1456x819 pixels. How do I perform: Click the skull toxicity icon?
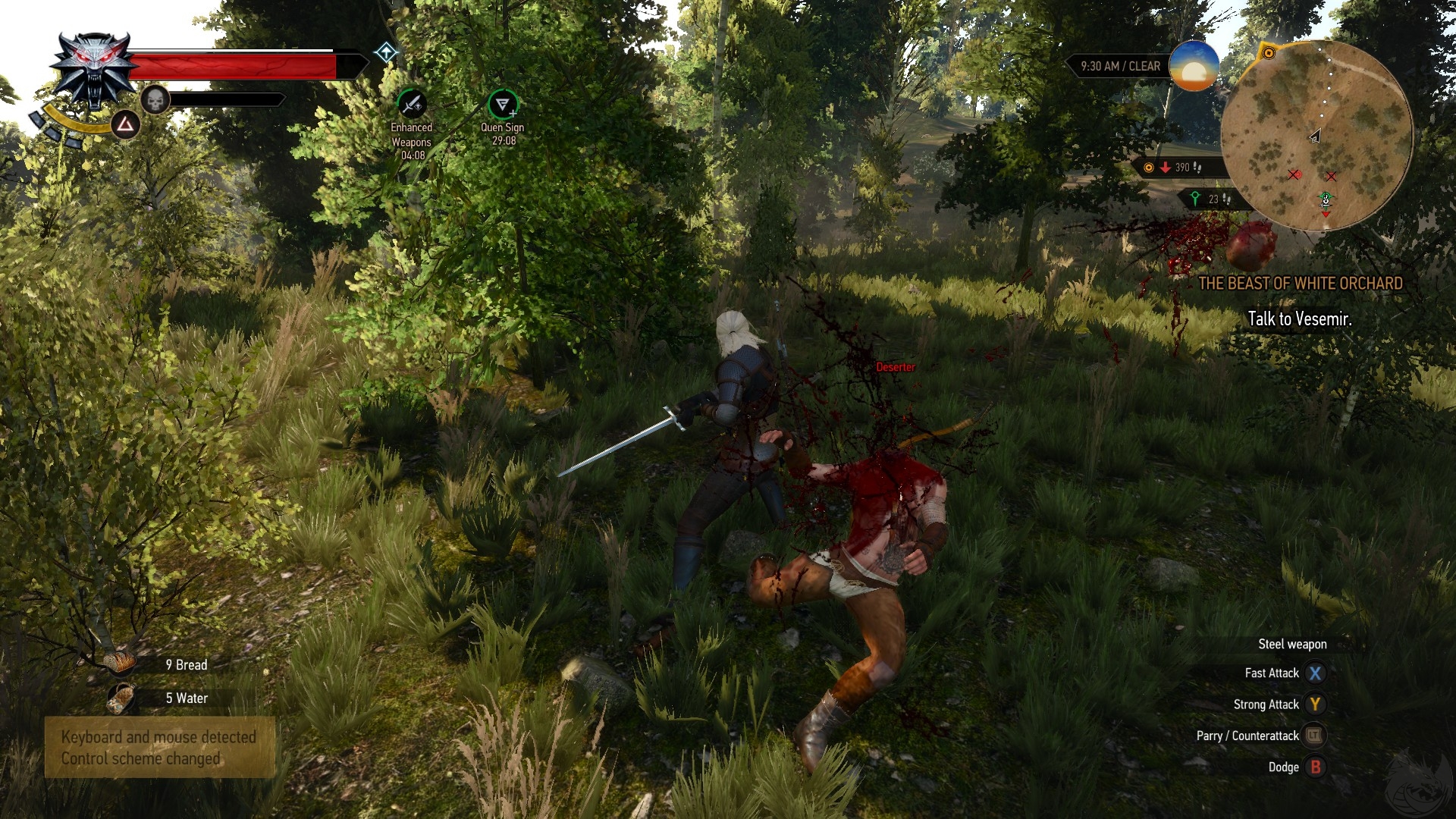(x=155, y=100)
